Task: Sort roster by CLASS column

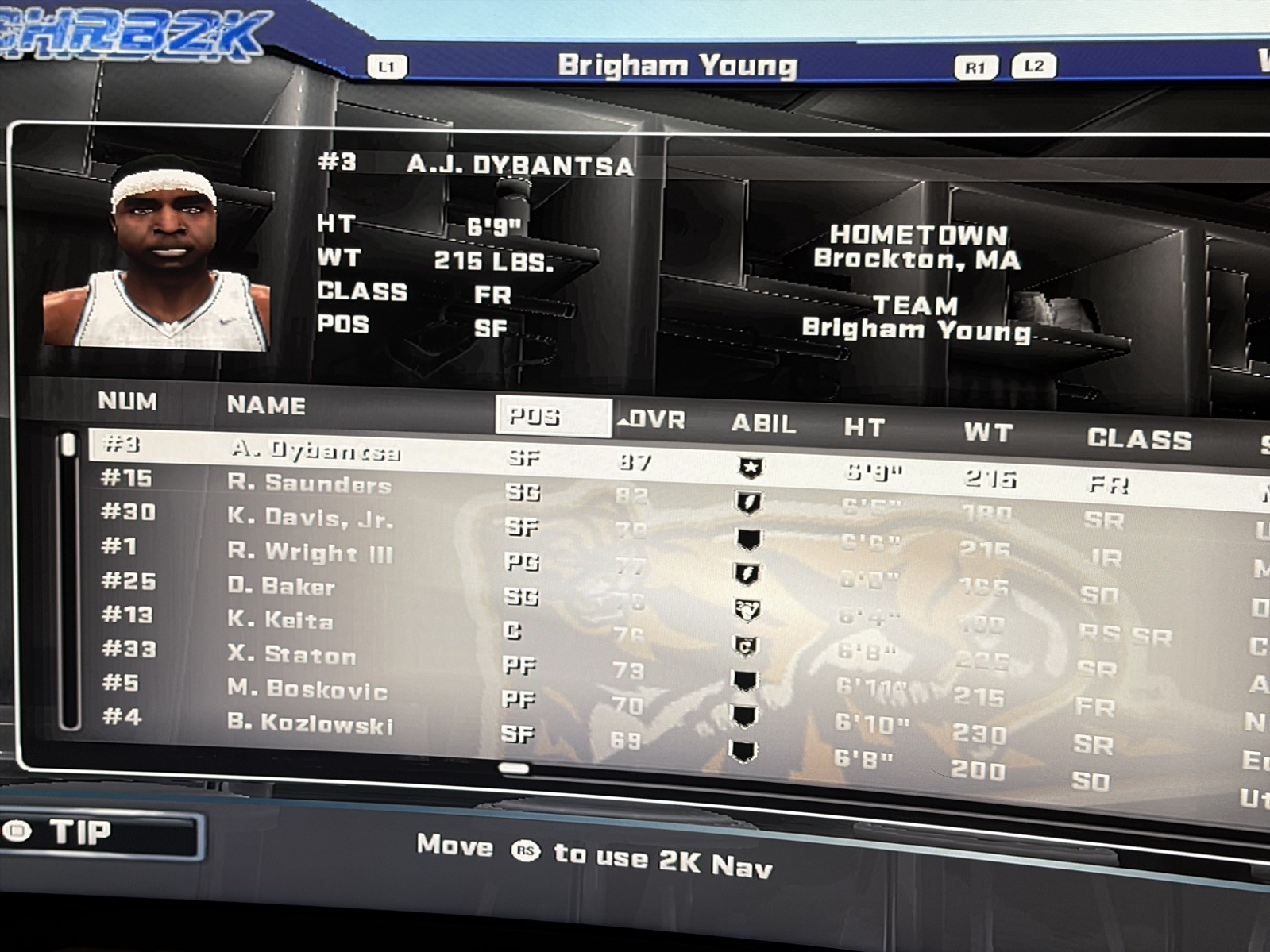Action: pos(1139,439)
